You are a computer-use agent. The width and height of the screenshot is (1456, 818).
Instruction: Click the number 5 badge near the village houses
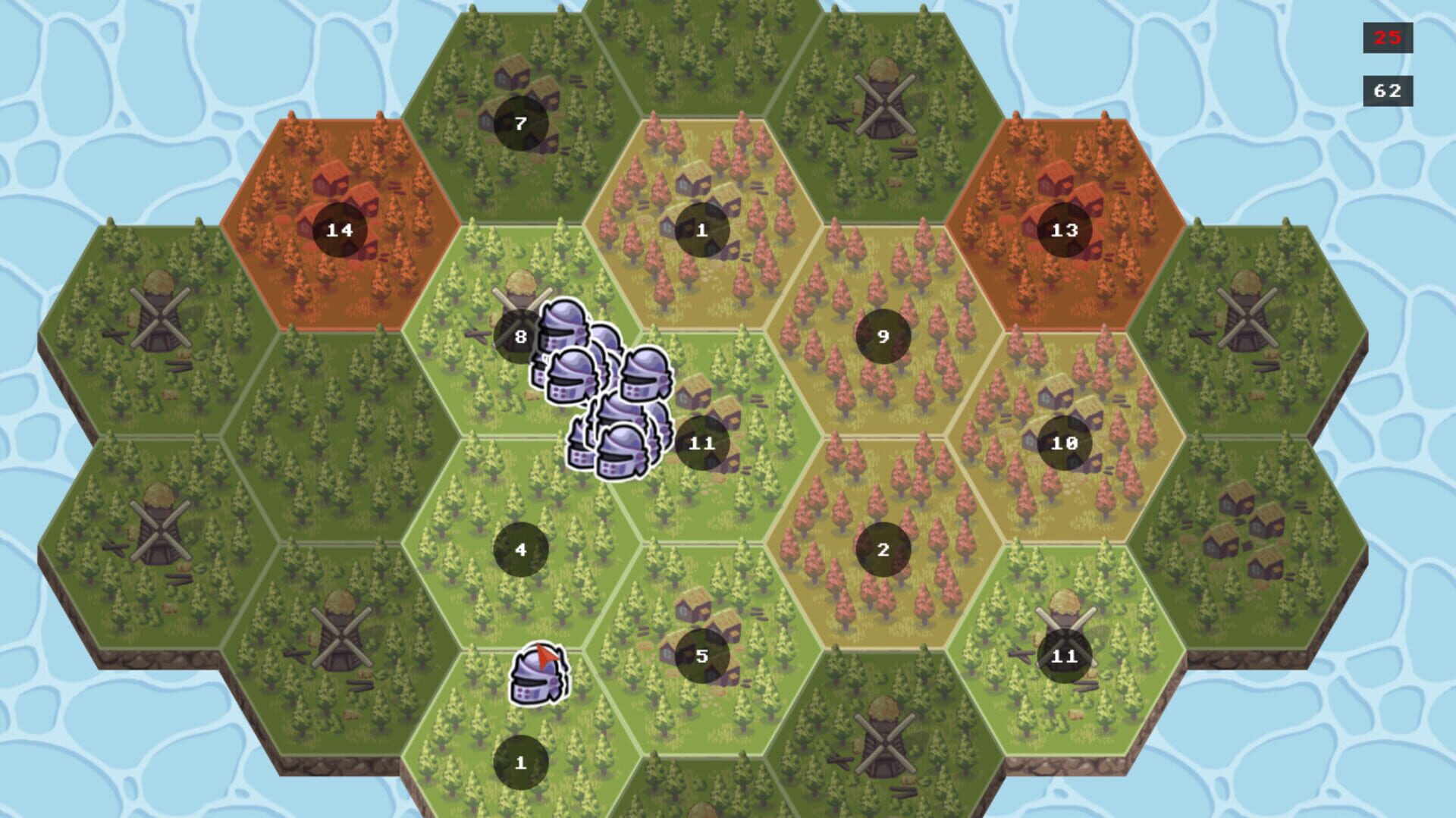coord(701,656)
